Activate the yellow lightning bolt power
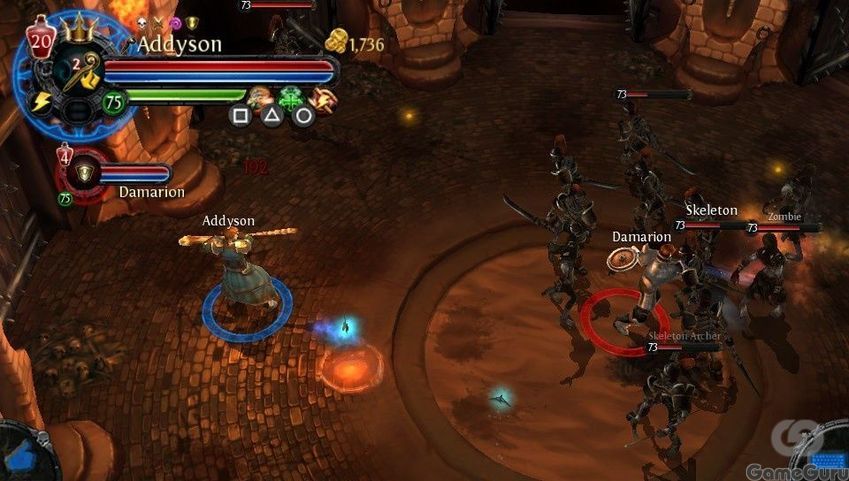 pos(42,102)
